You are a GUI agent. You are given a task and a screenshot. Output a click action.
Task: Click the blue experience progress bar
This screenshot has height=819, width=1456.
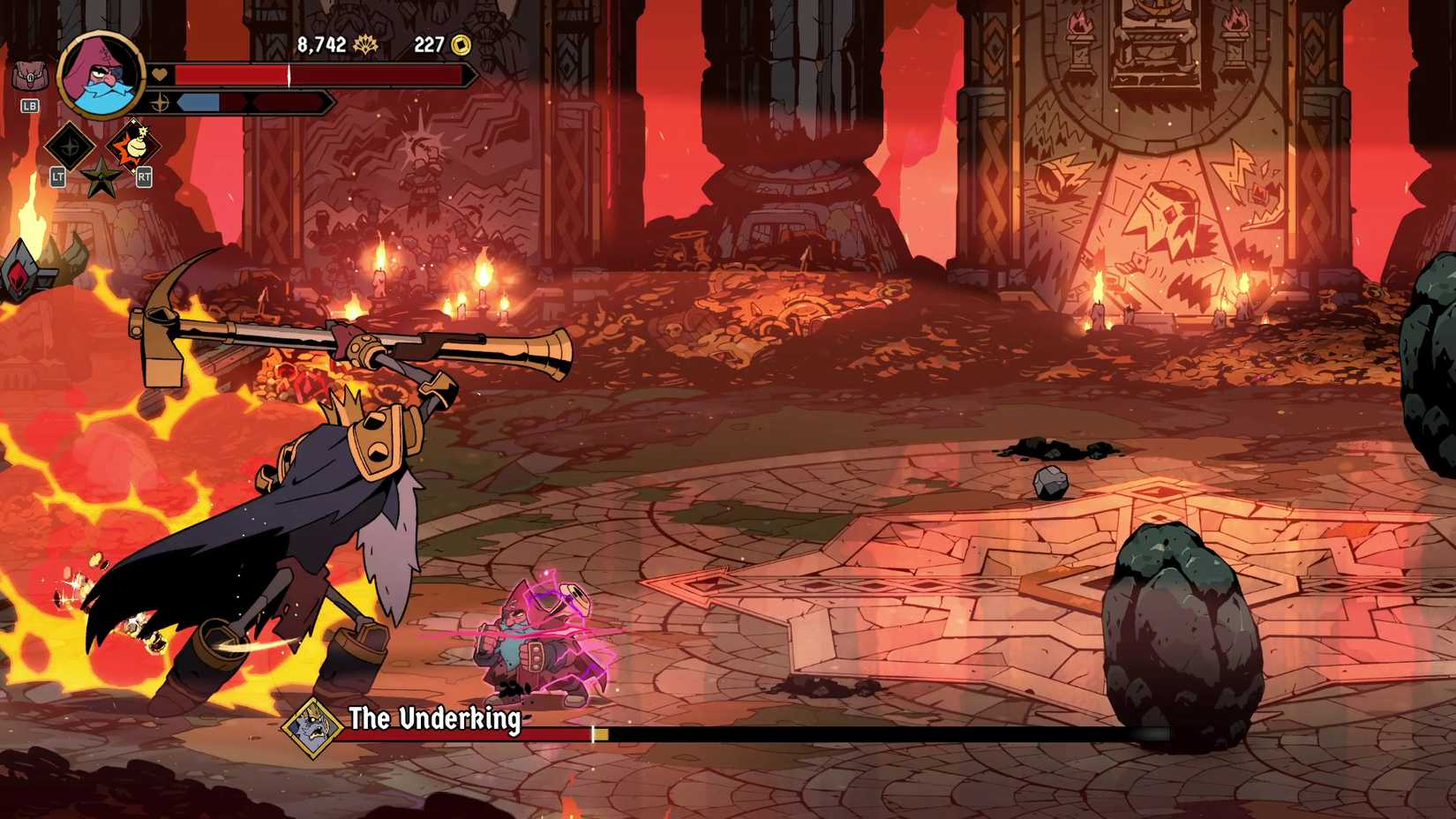click(199, 102)
